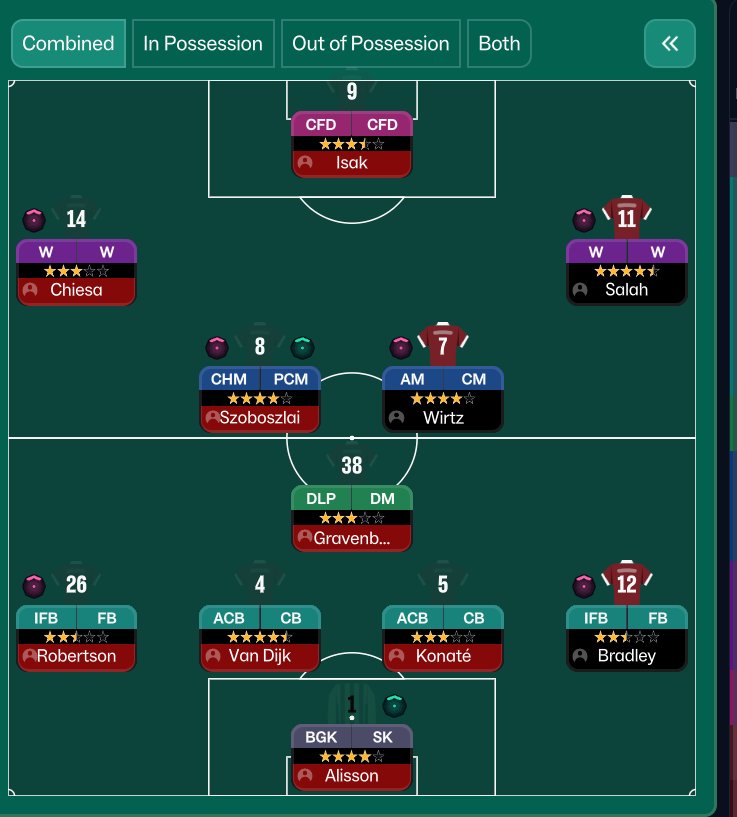Click the teal instruction icon beside Szoboszlai
The height and width of the screenshot is (817, 737).
pyautogui.click(x=303, y=347)
